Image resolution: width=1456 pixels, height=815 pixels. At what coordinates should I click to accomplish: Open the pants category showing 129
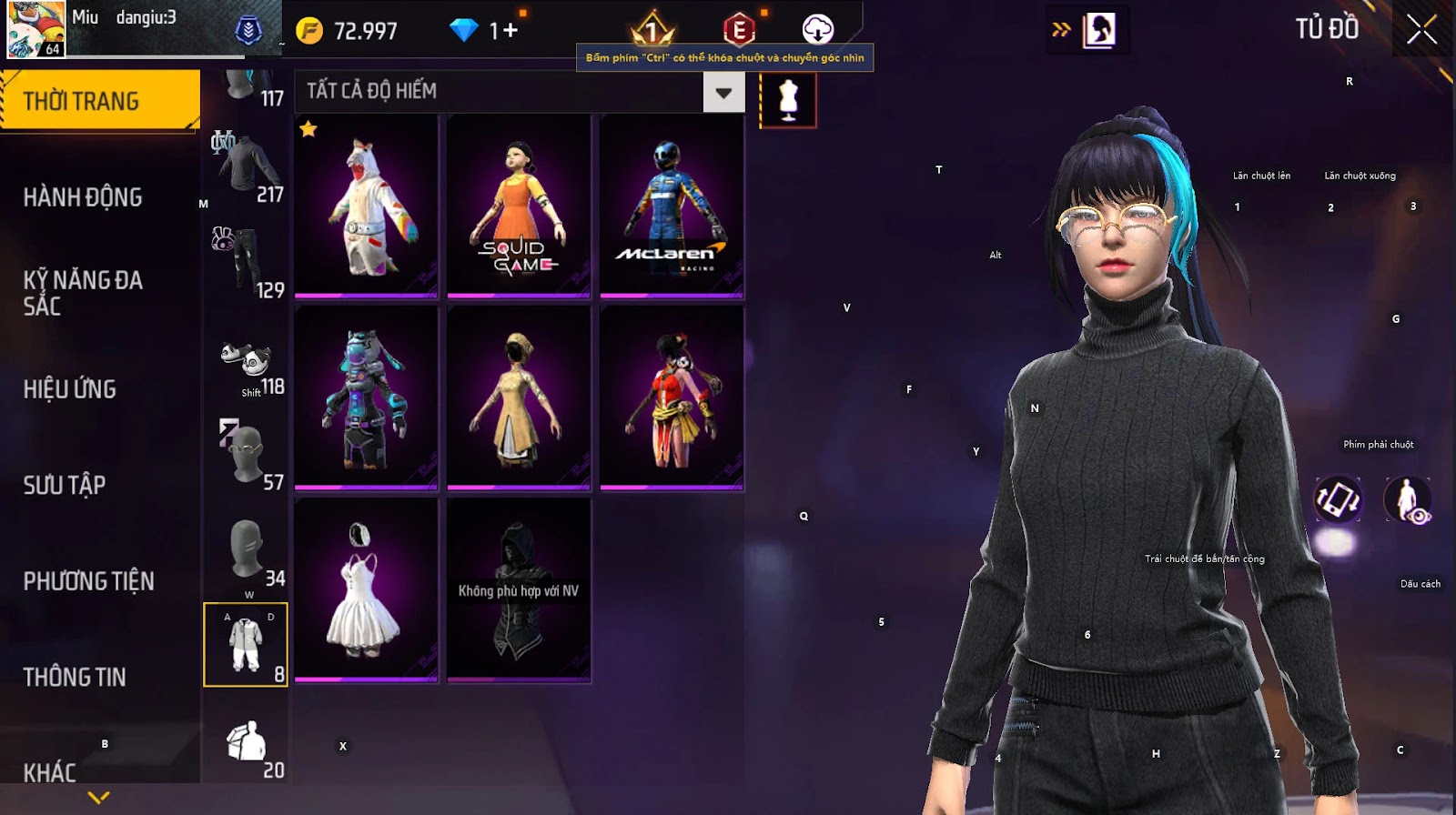point(248,263)
